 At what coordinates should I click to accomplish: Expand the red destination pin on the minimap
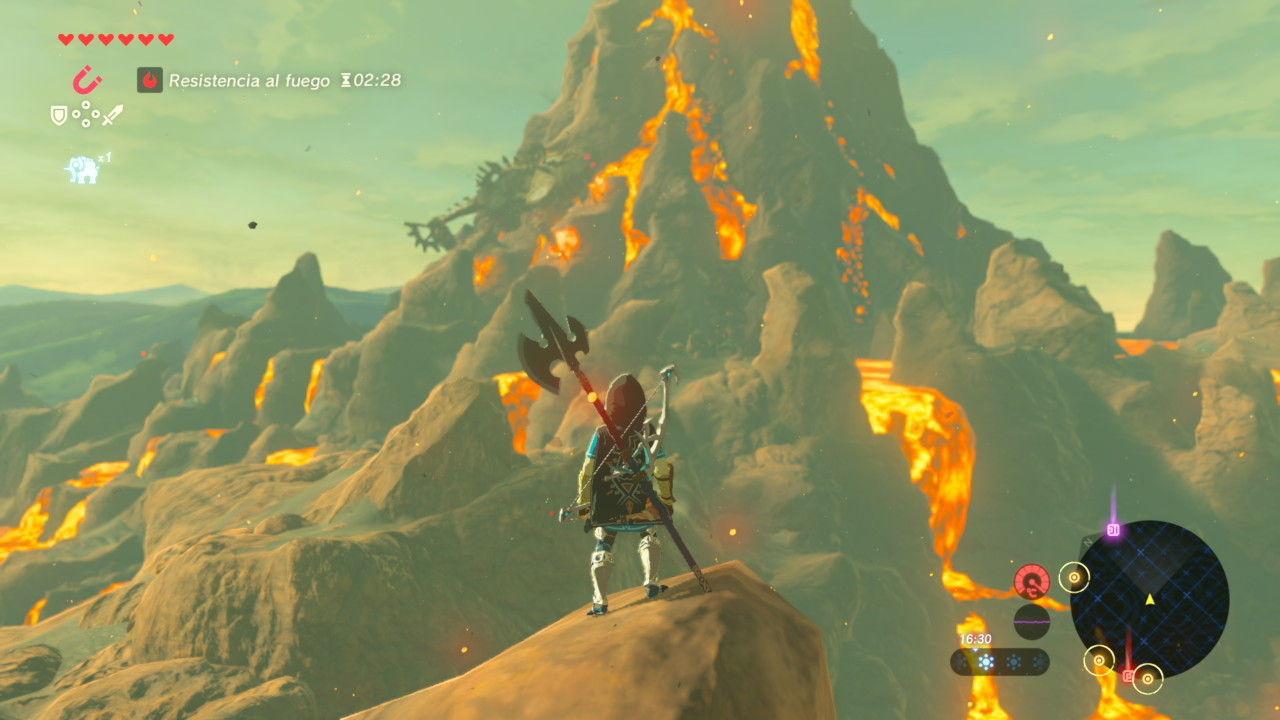pyautogui.click(x=1128, y=675)
